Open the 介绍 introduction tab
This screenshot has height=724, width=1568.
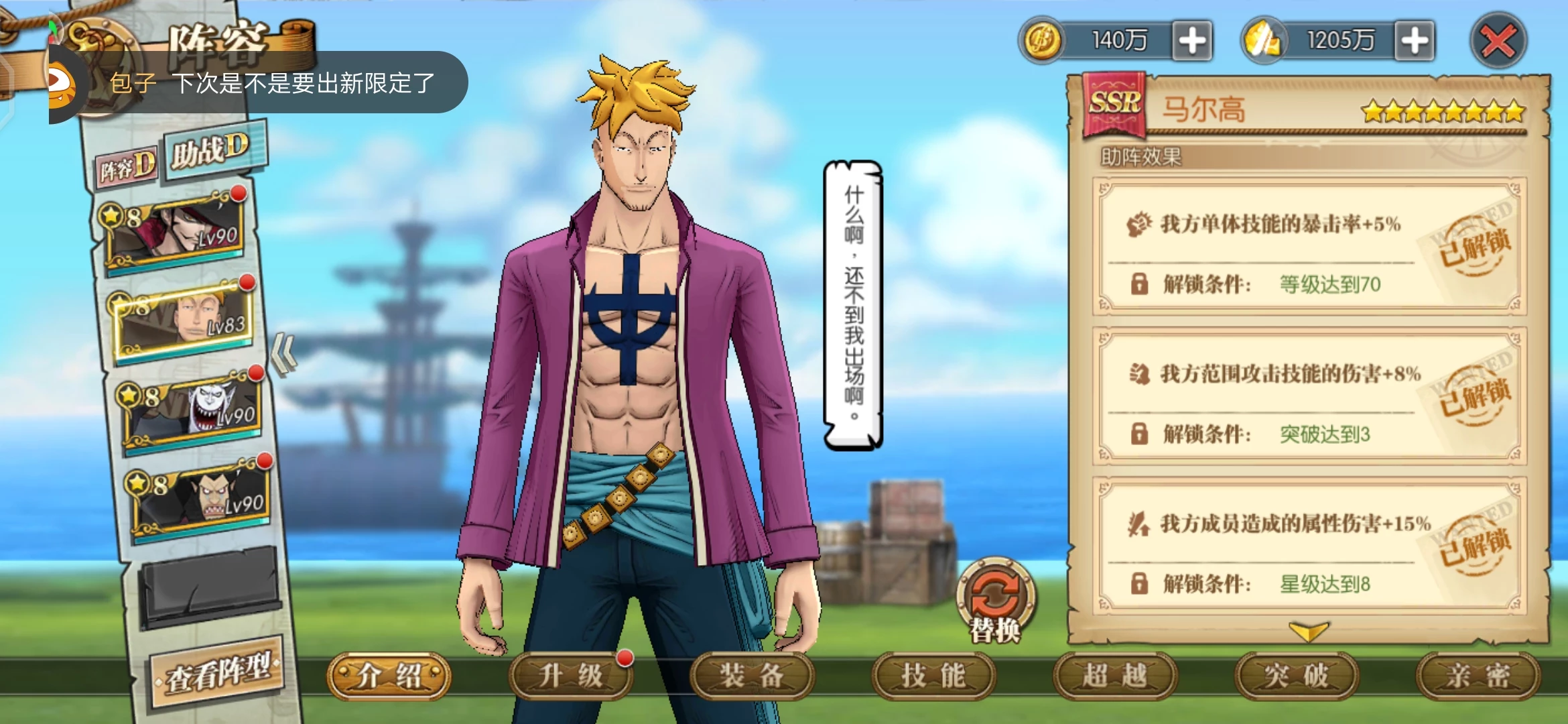click(x=389, y=676)
